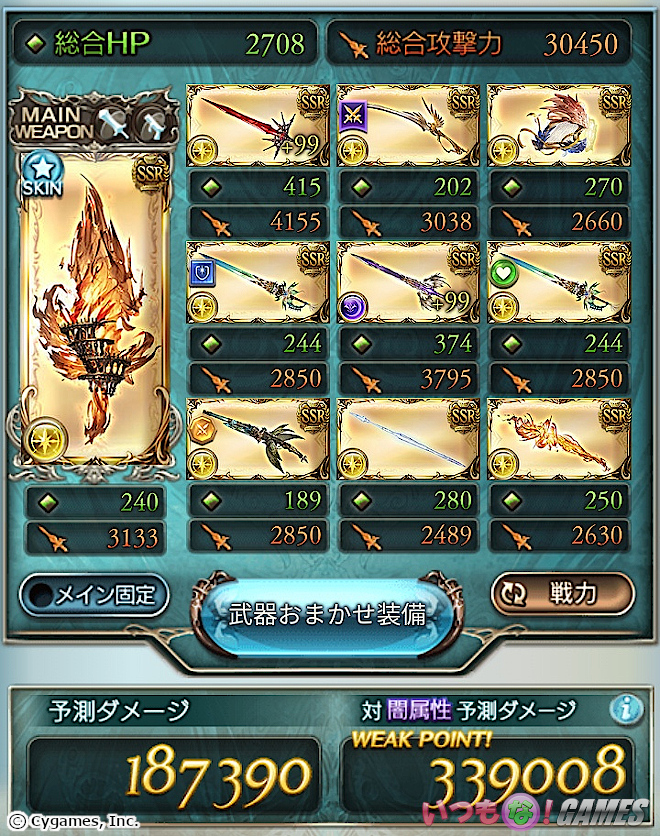The width and height of the screenshot is (660, 836).
Task: Select the purple sword with 3795 attack
Action: coord(407,283)
